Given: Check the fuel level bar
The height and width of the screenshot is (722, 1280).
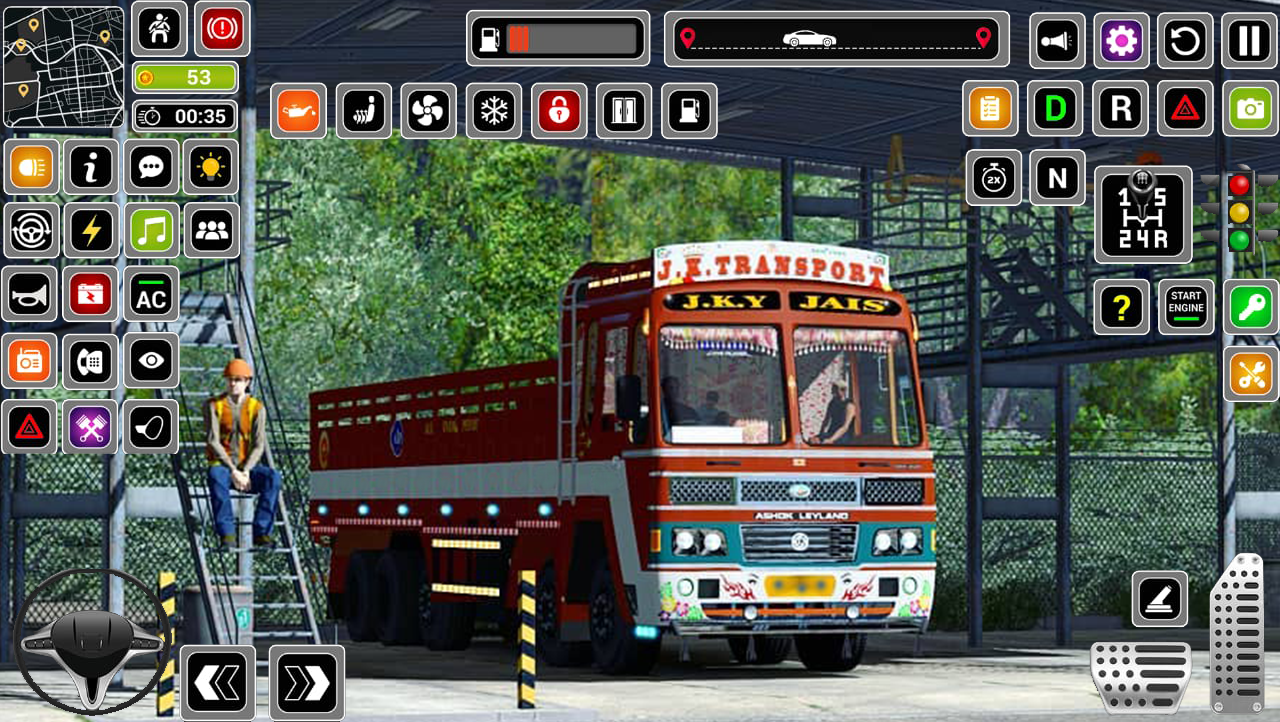Looking at the screenshot, I should 558,39.
